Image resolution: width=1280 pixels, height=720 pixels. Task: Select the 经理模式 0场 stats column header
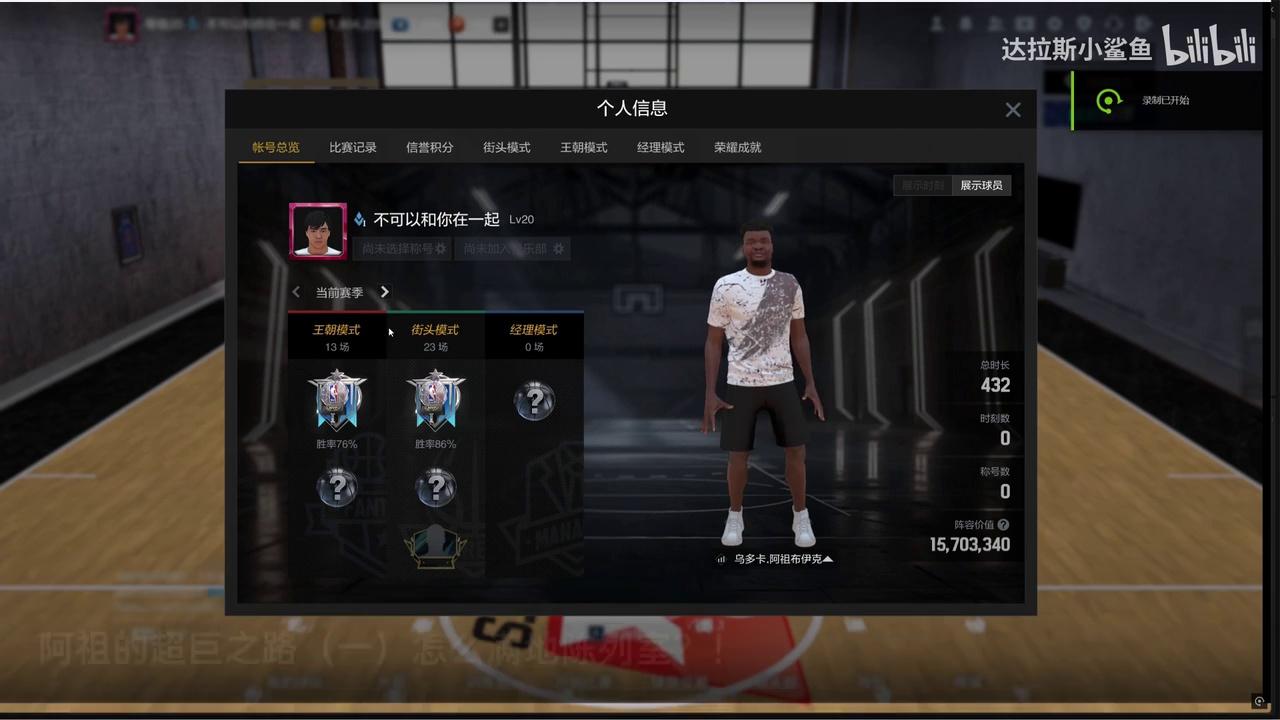534,337
